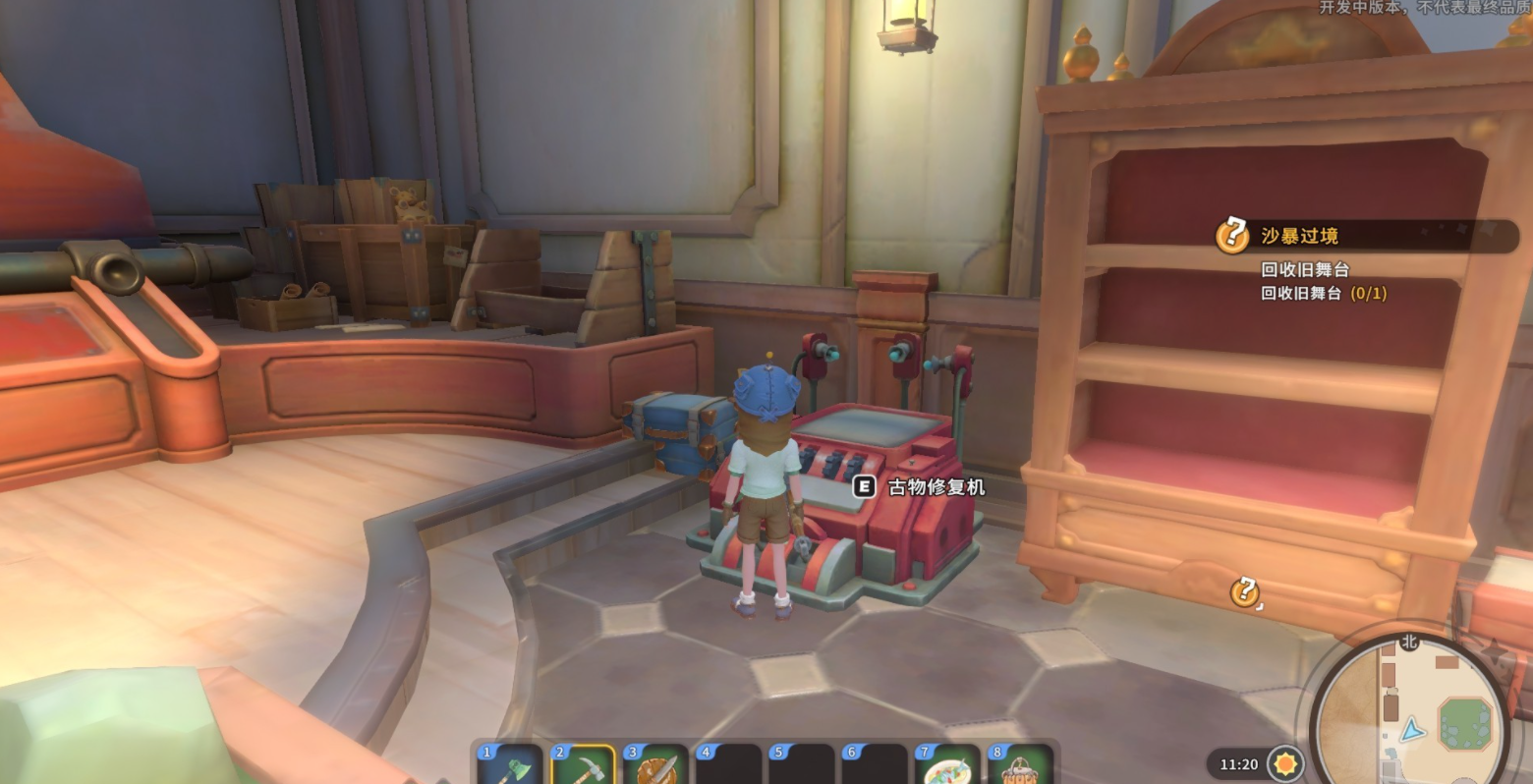Image resolution: width=1533 pixels, height=784 pixels.
Task: Equip the dagger and shield slot
Action: [x=655, y=766]
